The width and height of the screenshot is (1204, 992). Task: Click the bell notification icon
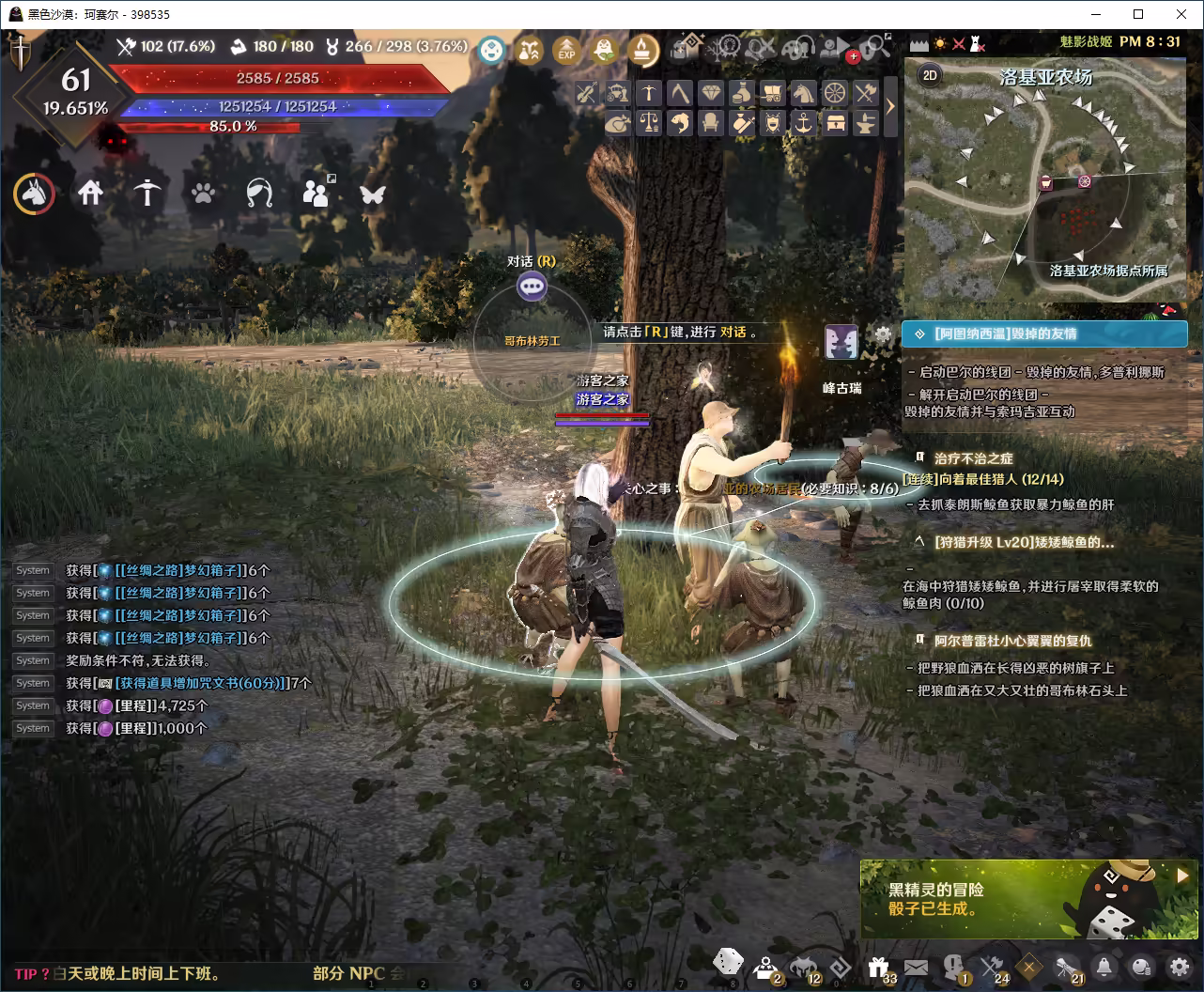click(1104, 967)
